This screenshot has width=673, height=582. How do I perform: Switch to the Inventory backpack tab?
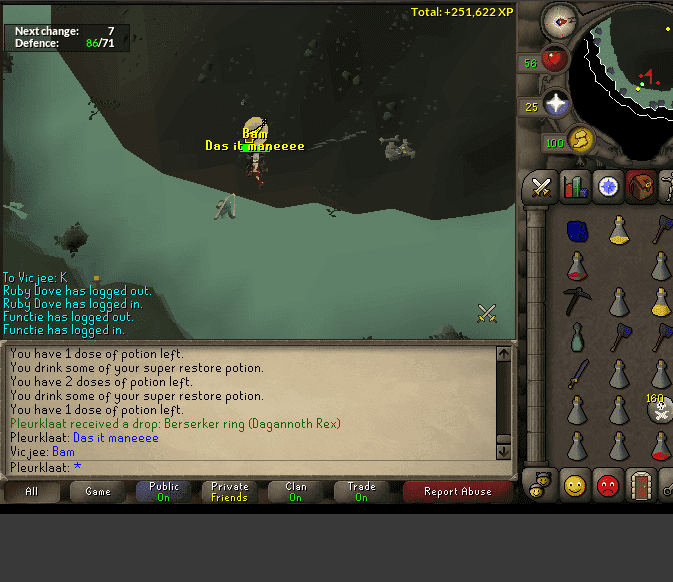click(641, 187)
